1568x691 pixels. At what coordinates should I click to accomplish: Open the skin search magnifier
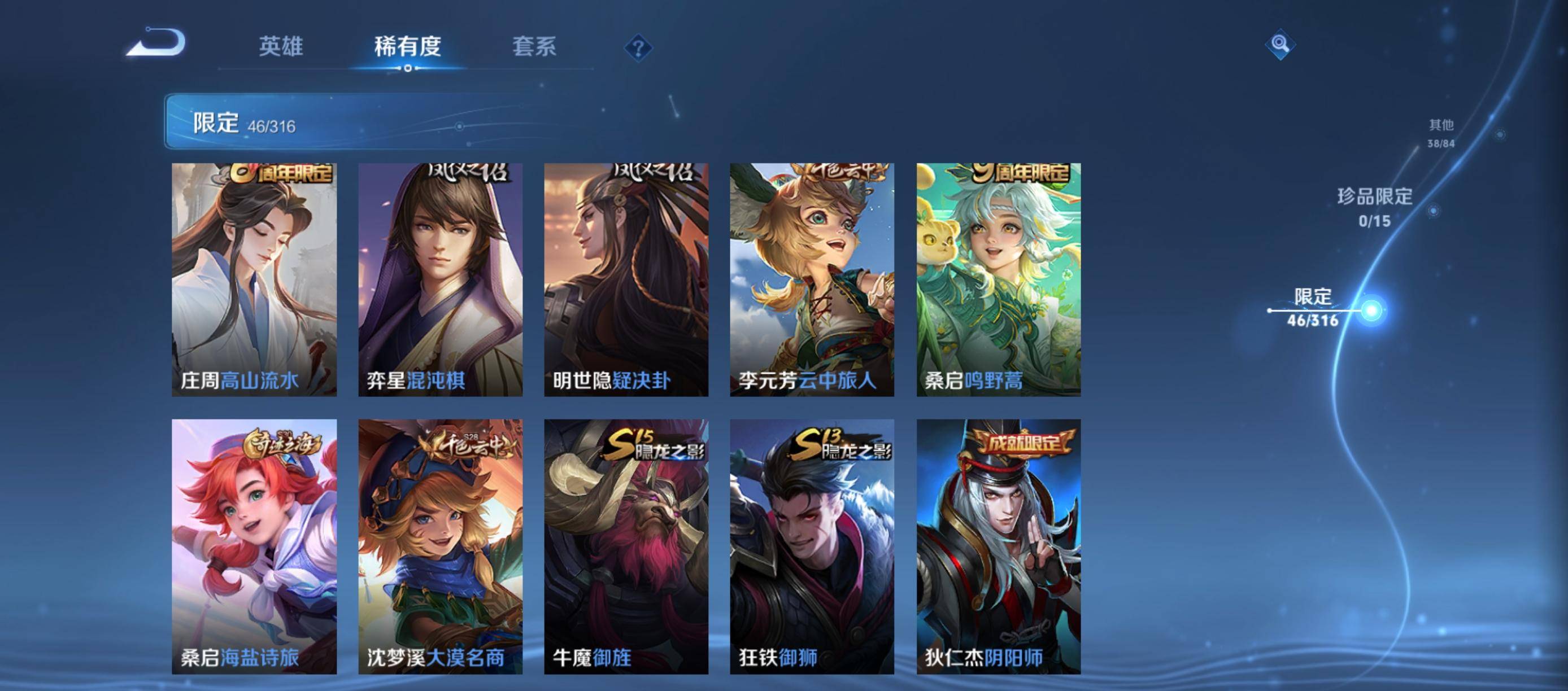pyautogui.click(x=1279, y=45)
